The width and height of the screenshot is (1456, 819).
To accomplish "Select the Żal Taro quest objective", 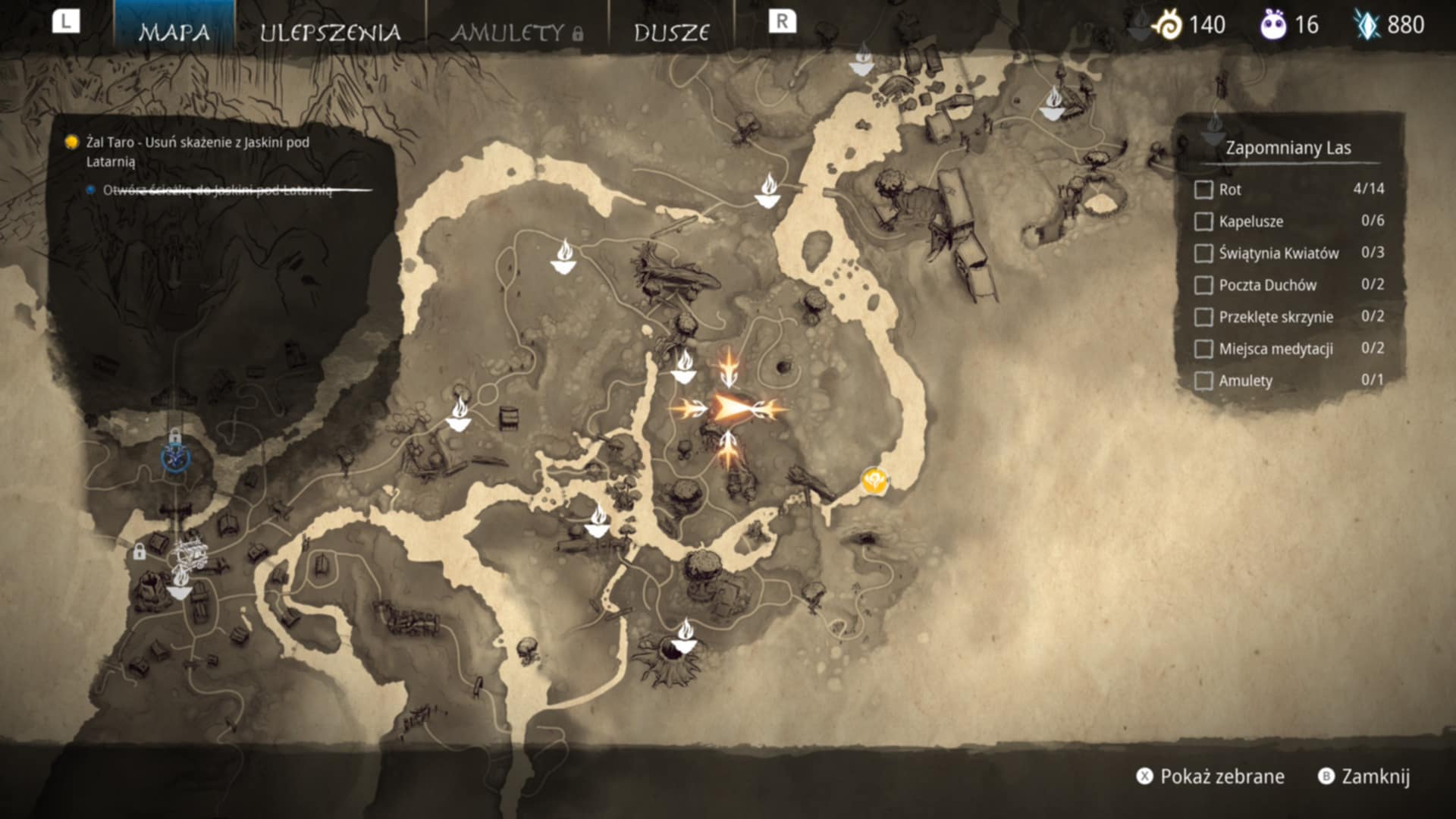I will tap(197, 151).
